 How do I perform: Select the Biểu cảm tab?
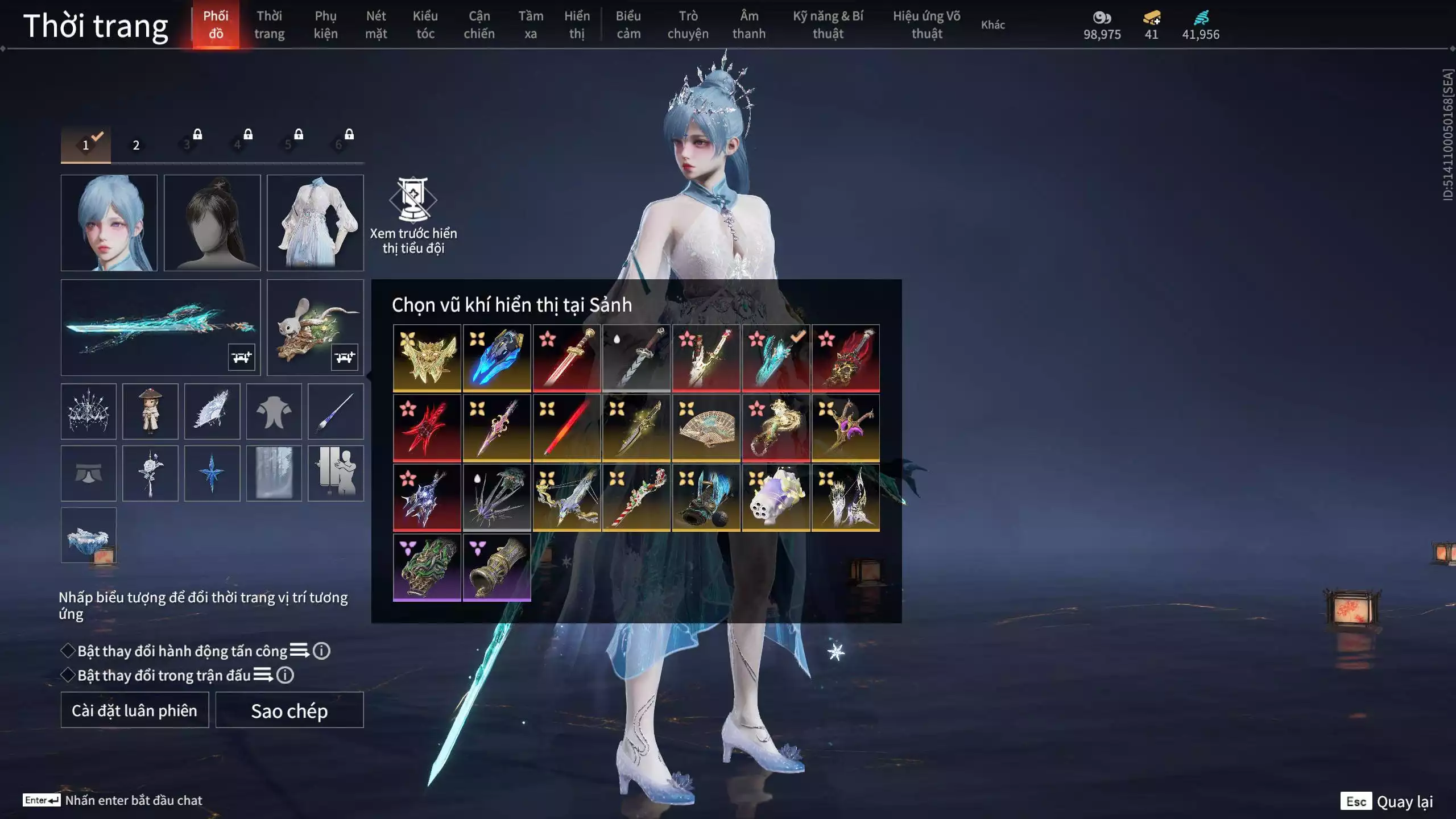pyautogui.click(x=628, y=25)
